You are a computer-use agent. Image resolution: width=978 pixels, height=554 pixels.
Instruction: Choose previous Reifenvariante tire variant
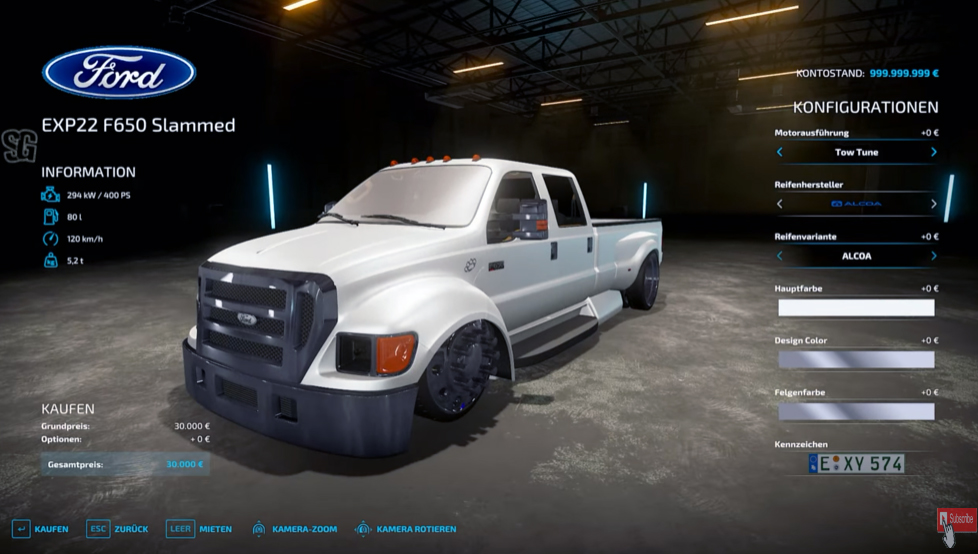(780, 256)
